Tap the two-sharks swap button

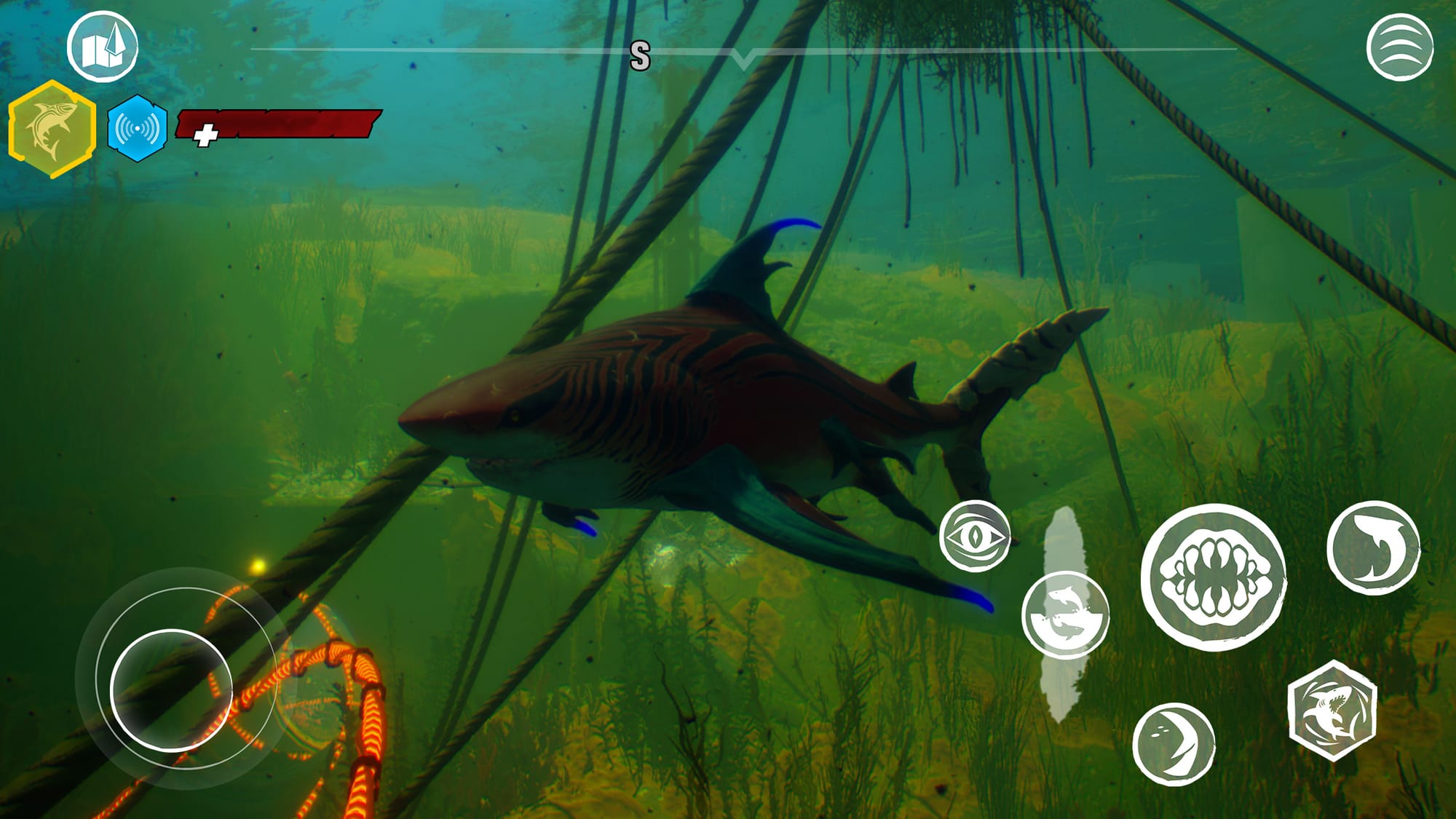tap(1065, 615)
